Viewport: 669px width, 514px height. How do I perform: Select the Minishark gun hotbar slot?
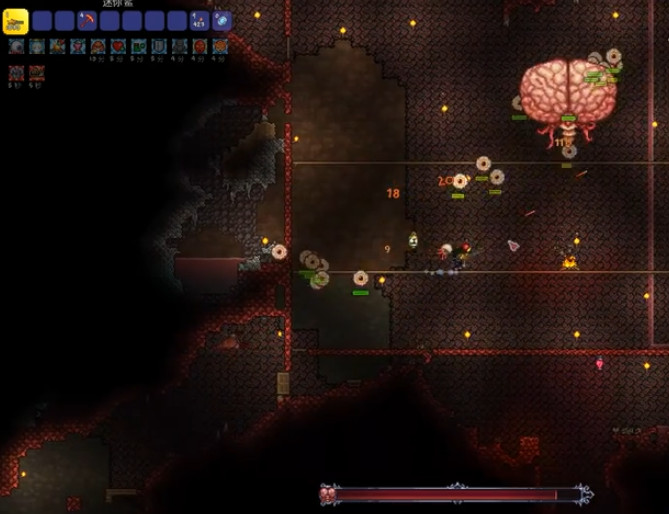click(x=17, y=20)
